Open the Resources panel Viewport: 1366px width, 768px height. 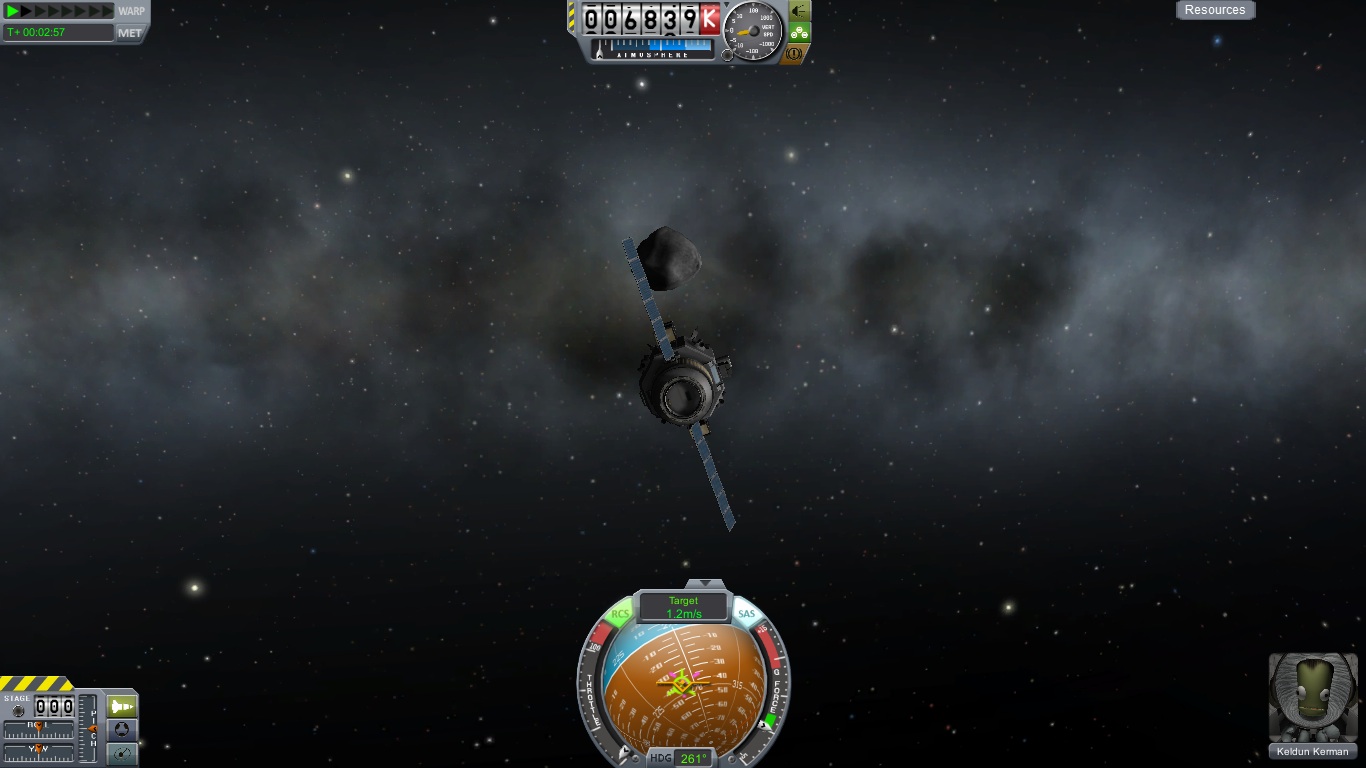[x=1214, y=10]
